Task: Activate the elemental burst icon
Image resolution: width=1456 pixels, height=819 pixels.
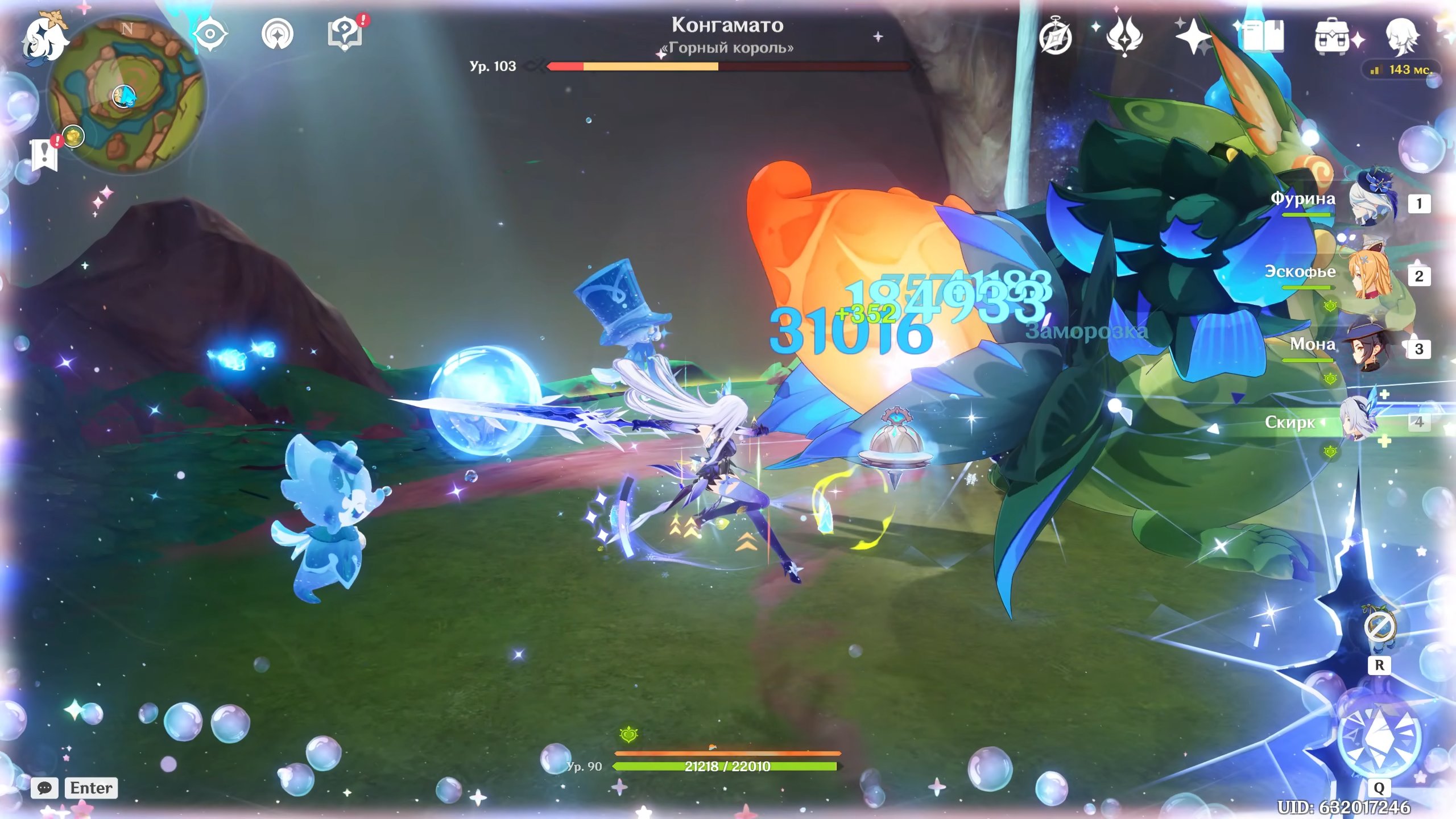Action: pos(1379,737)
